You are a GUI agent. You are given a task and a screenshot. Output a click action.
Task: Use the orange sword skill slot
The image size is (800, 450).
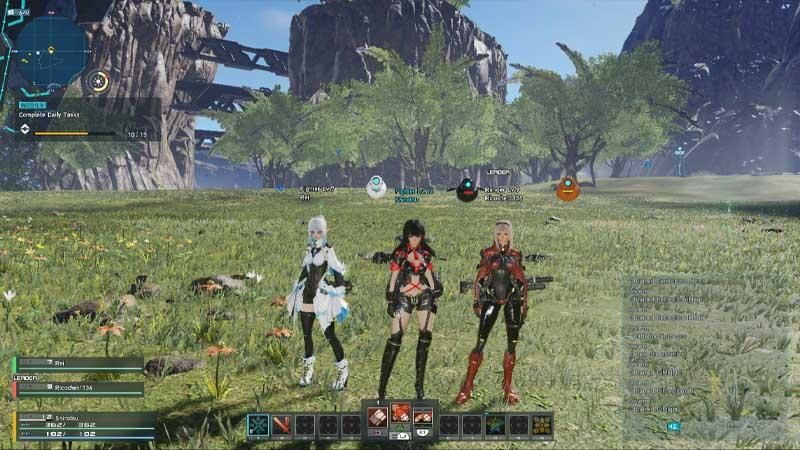tap(282, 425)
